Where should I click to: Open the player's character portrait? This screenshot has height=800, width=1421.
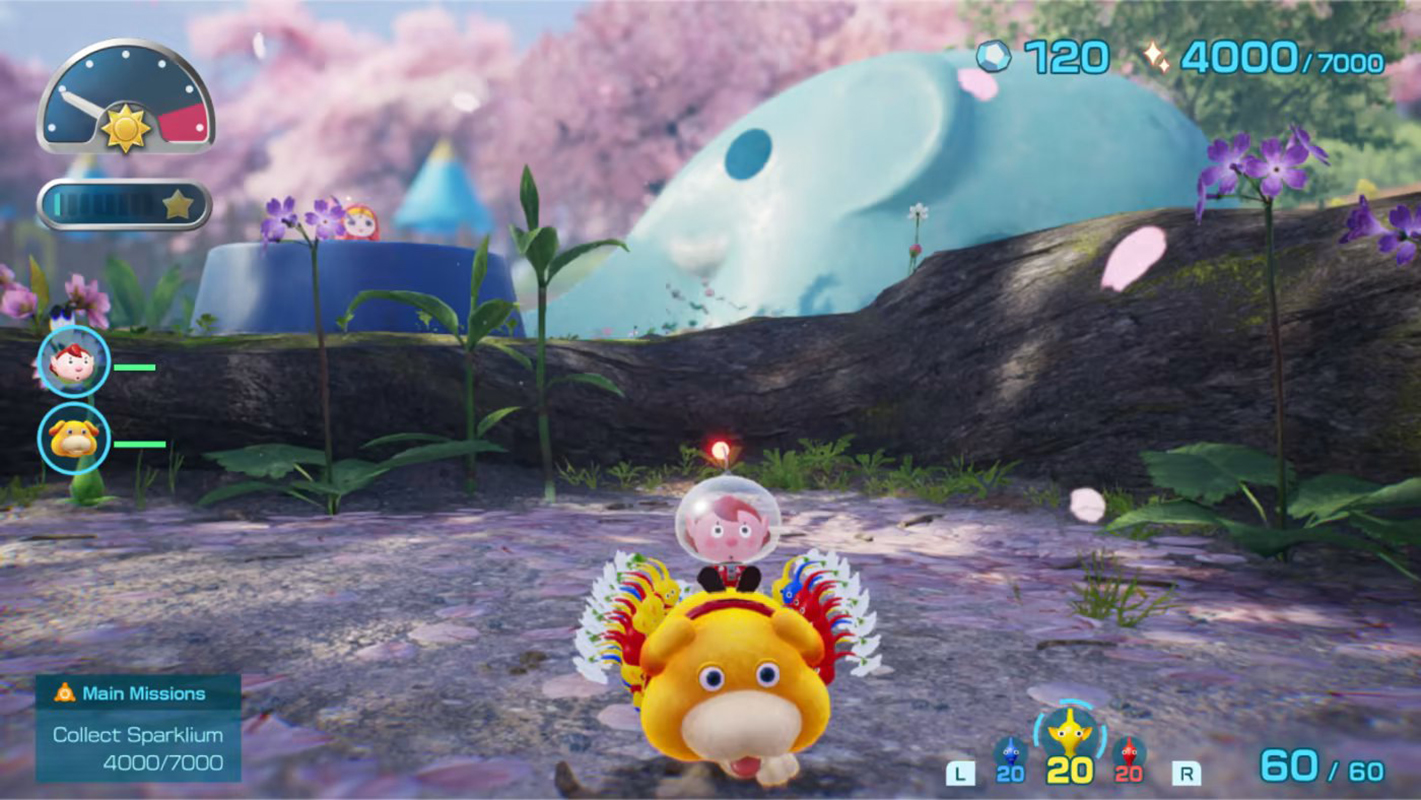point(72,363)
